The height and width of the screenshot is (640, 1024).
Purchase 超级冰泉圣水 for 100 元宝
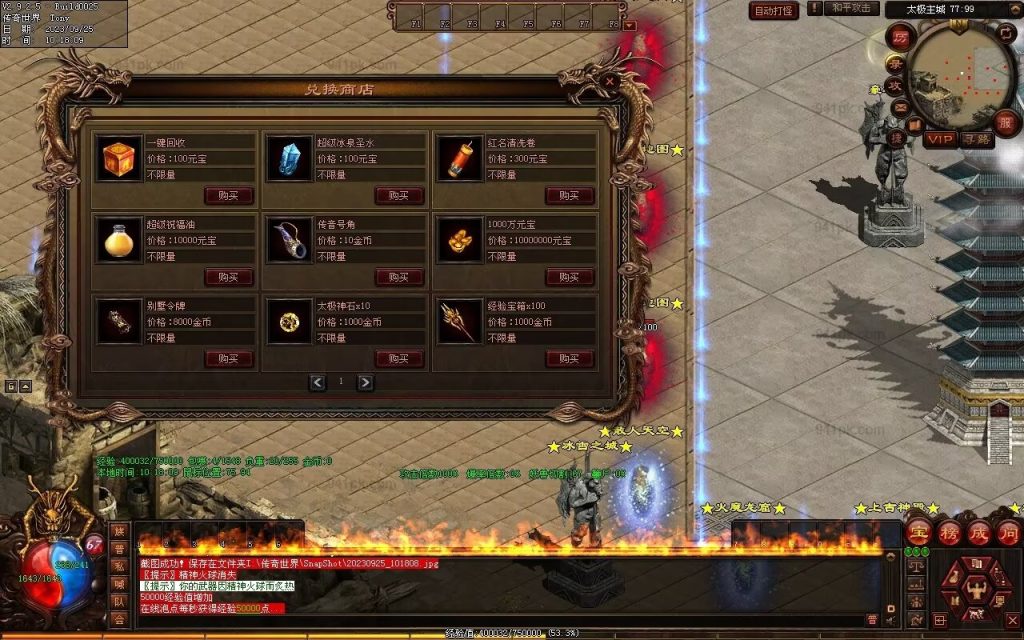pyautogui.click(x=399, y=195)
